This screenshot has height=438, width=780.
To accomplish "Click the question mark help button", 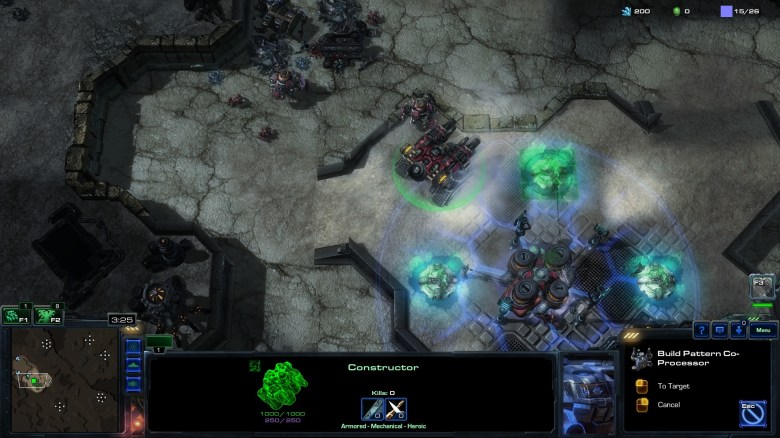I will pos(702,330).
